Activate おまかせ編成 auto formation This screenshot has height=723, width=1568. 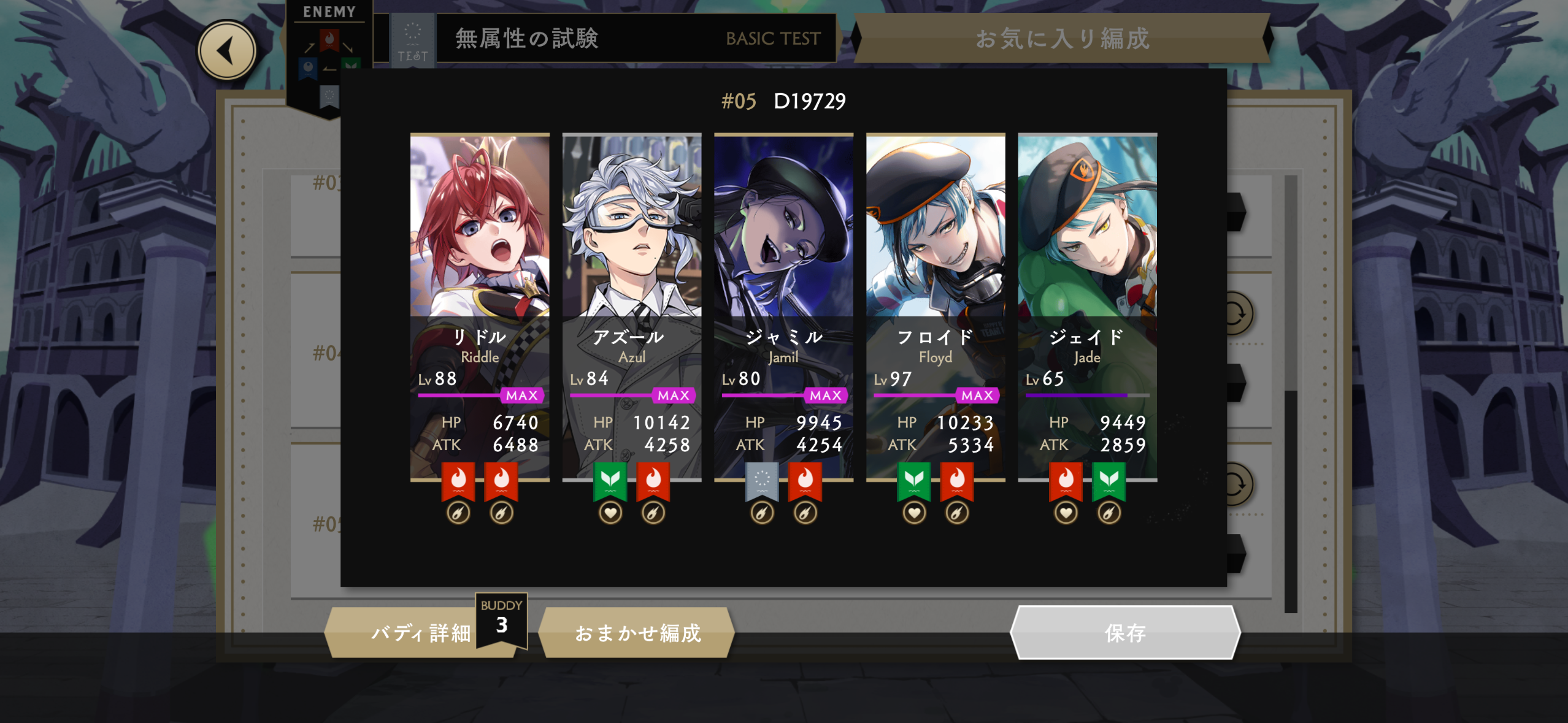[x=637, y=632]
